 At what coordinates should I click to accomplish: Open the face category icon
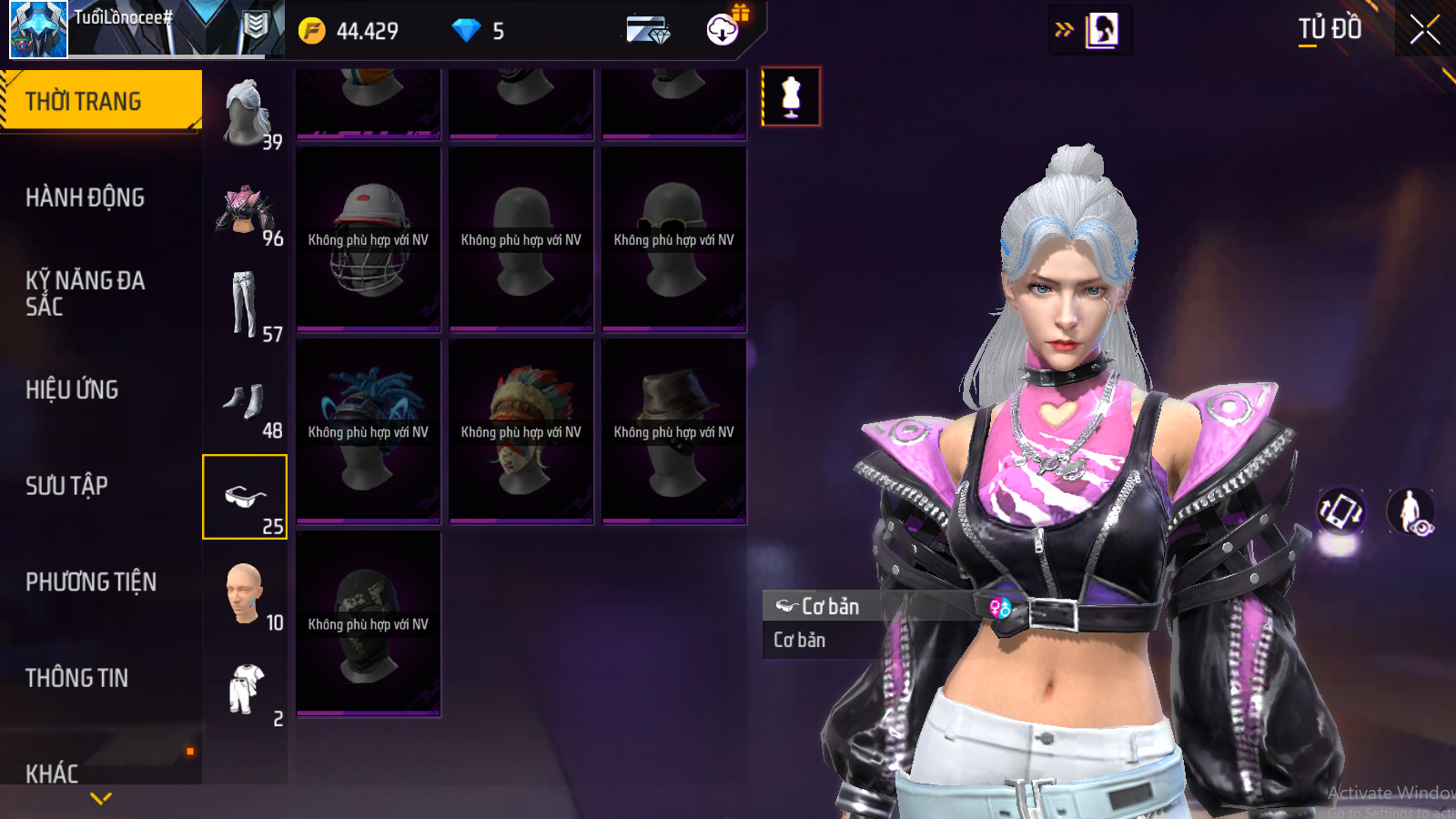[245, 593]
